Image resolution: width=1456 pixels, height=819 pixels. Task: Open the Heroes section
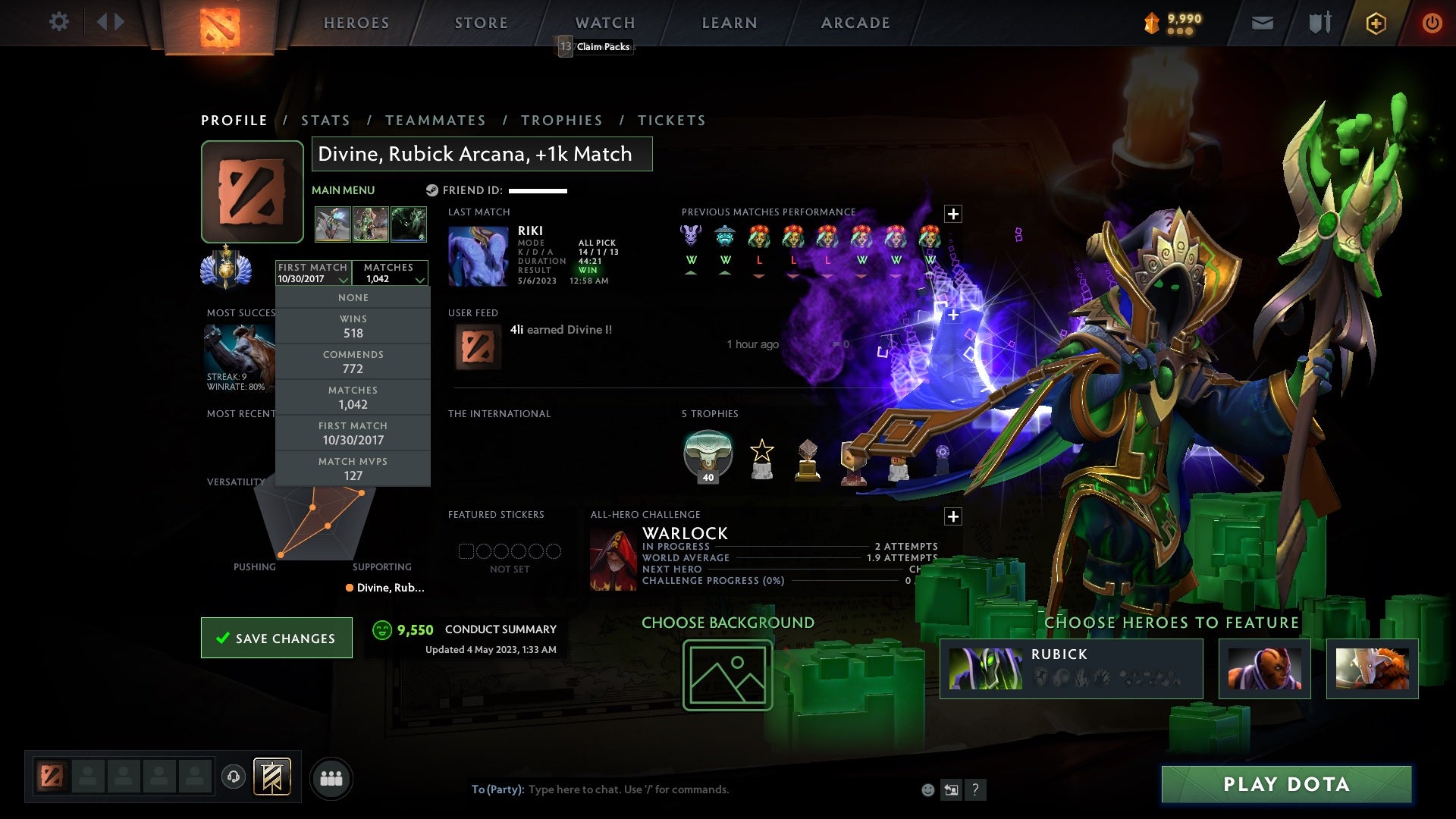coord(356,23)
